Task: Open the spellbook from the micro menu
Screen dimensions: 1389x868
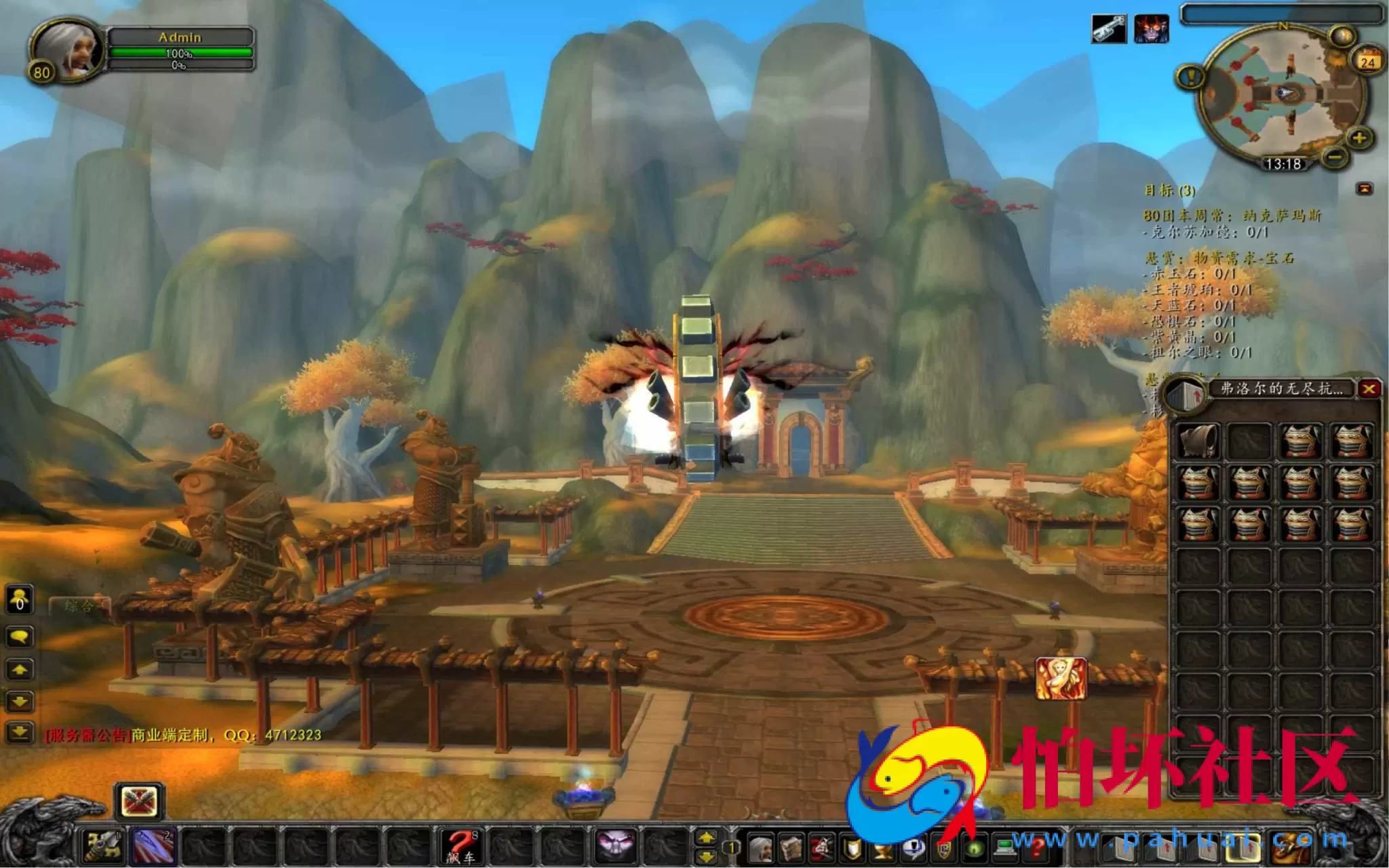Action: click(x=790, y=848)
